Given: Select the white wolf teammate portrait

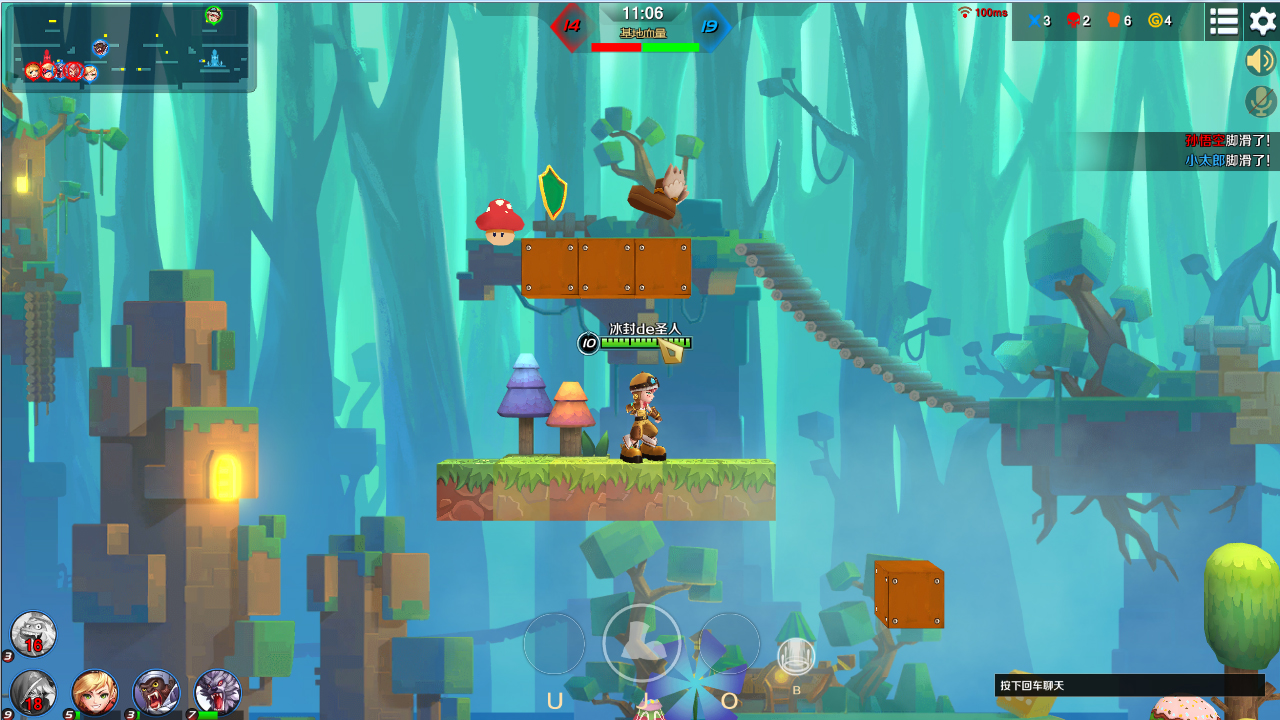Looking at the screenshot, I should pos(218,692).
